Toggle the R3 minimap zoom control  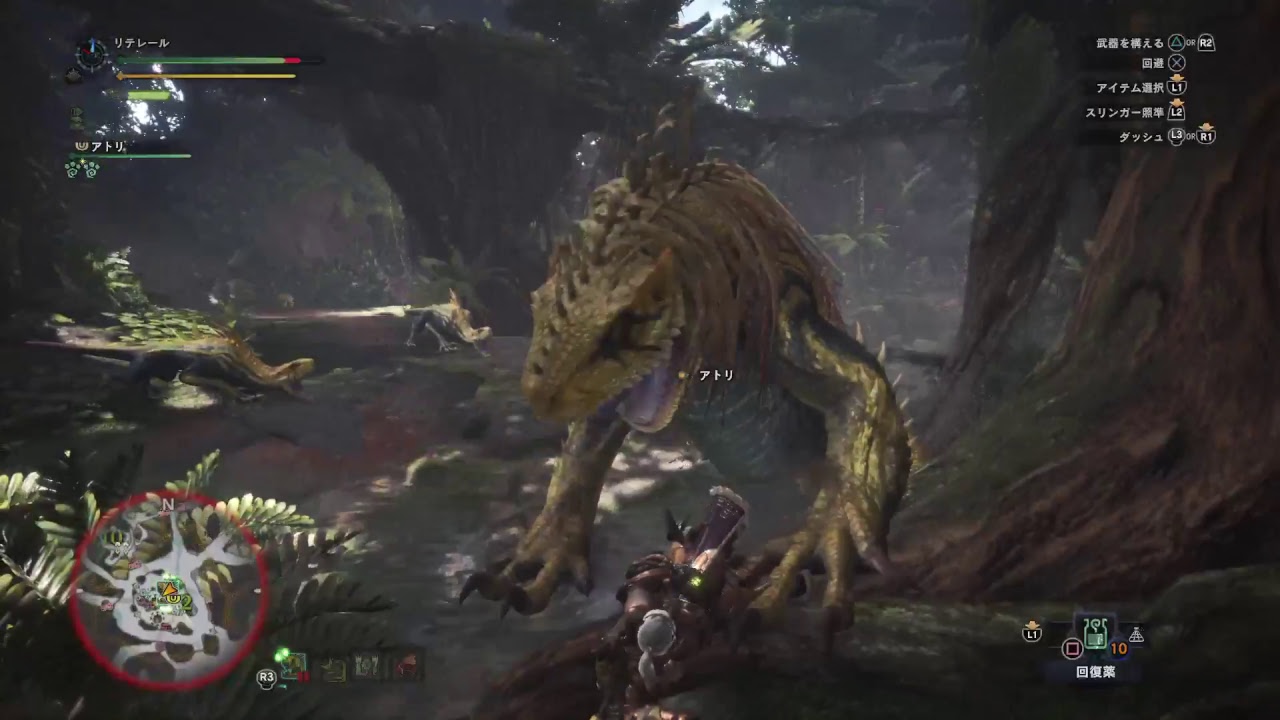pos(266,676)
